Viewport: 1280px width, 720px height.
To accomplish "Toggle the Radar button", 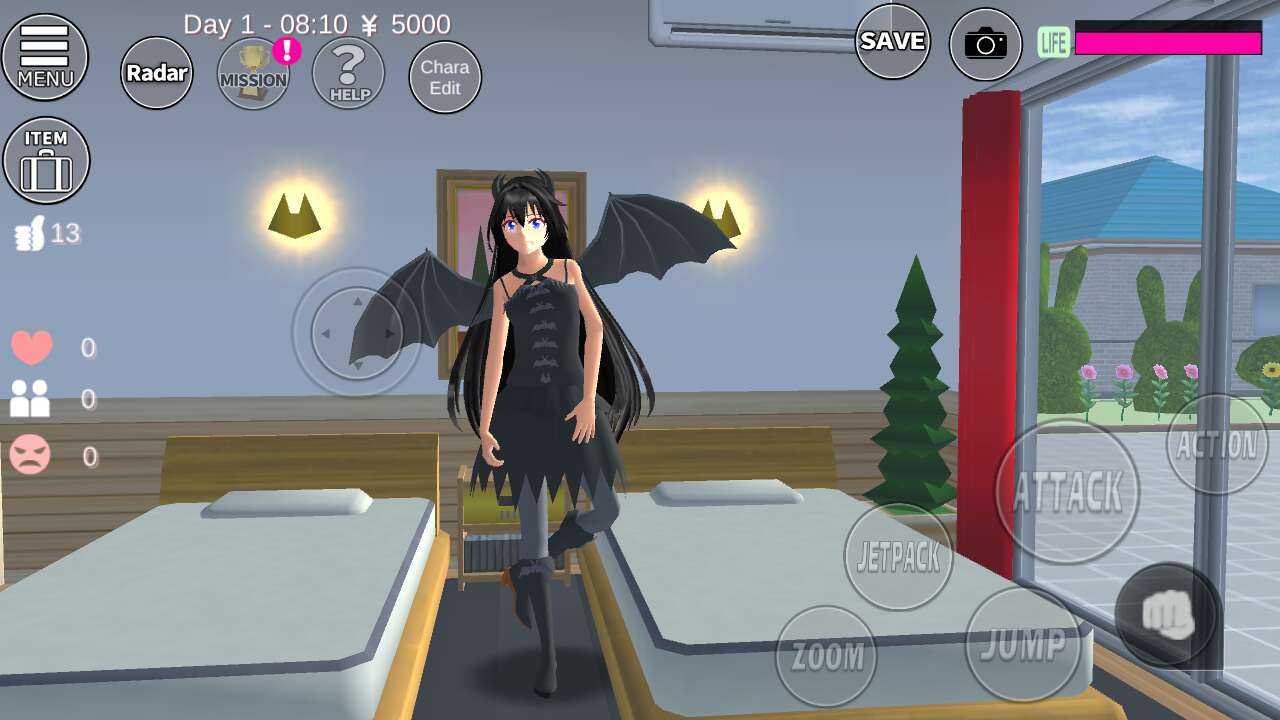I will pyautogui.click(x=157, y=73).
